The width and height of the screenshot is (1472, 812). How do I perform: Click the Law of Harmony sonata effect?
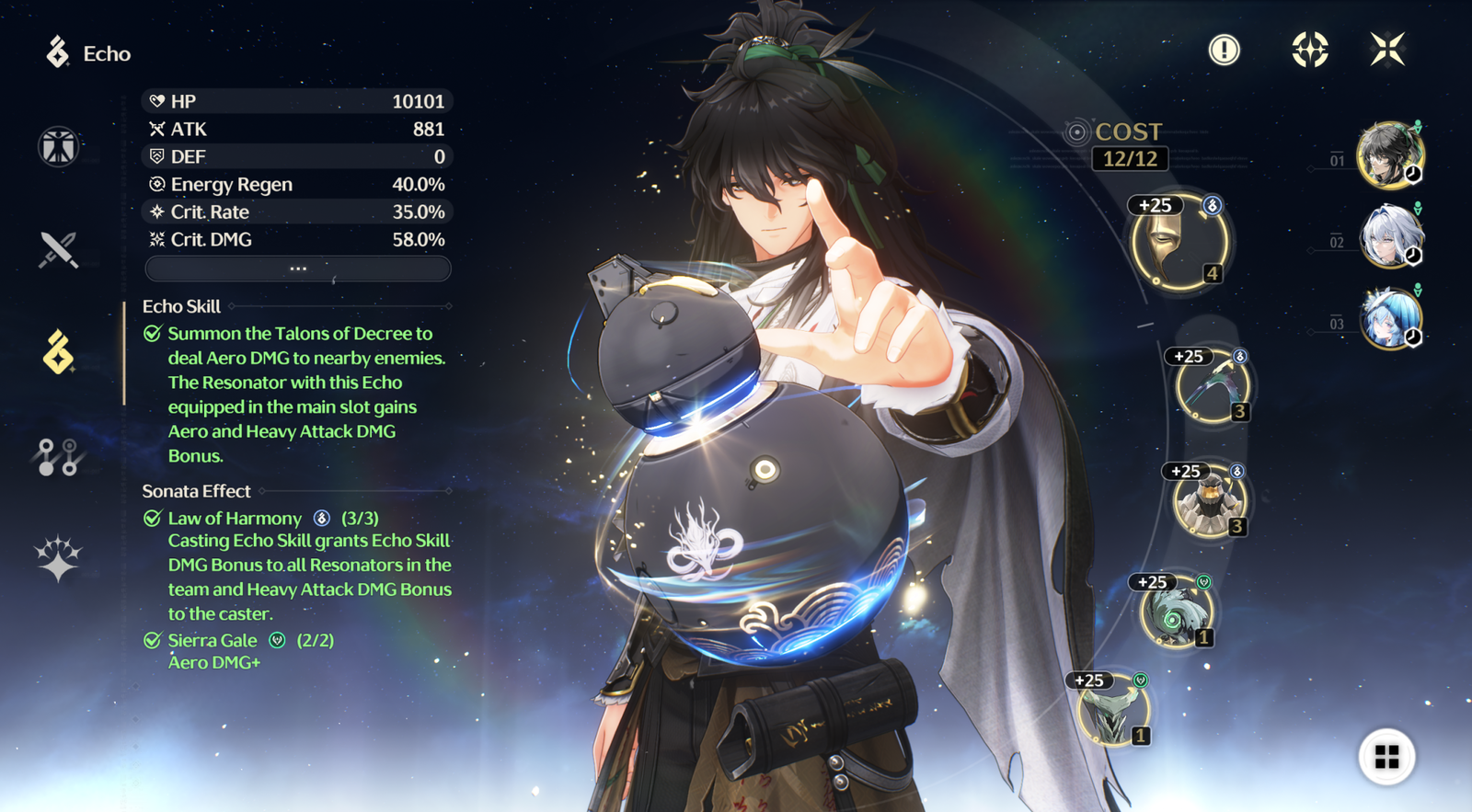[x=235, y=519]
